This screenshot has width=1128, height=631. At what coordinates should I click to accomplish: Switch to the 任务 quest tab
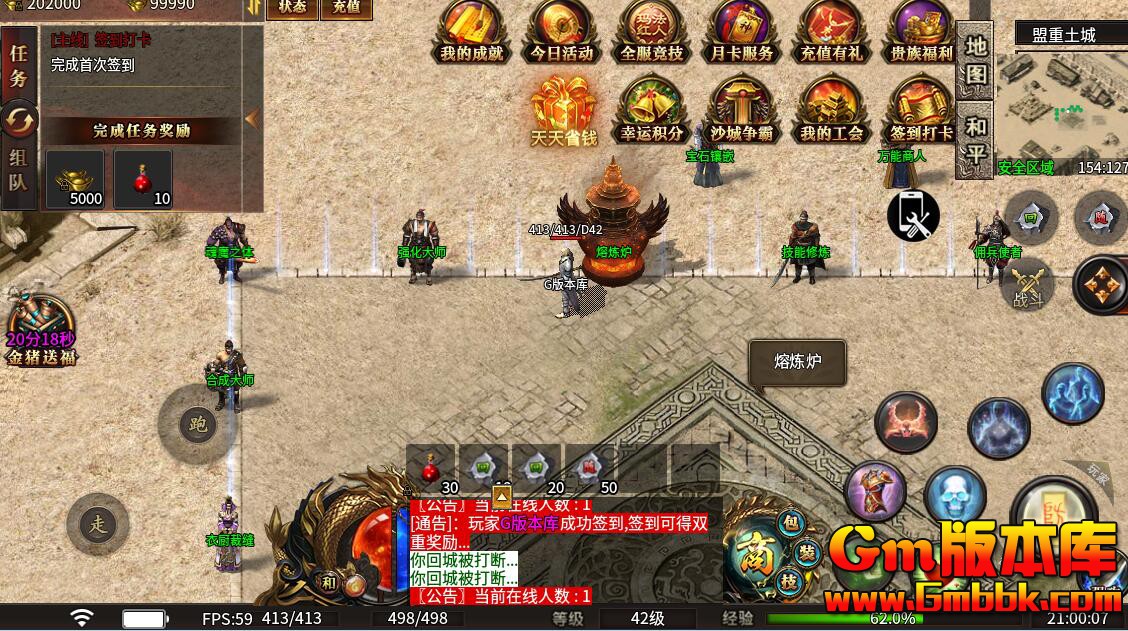[18, 66]
